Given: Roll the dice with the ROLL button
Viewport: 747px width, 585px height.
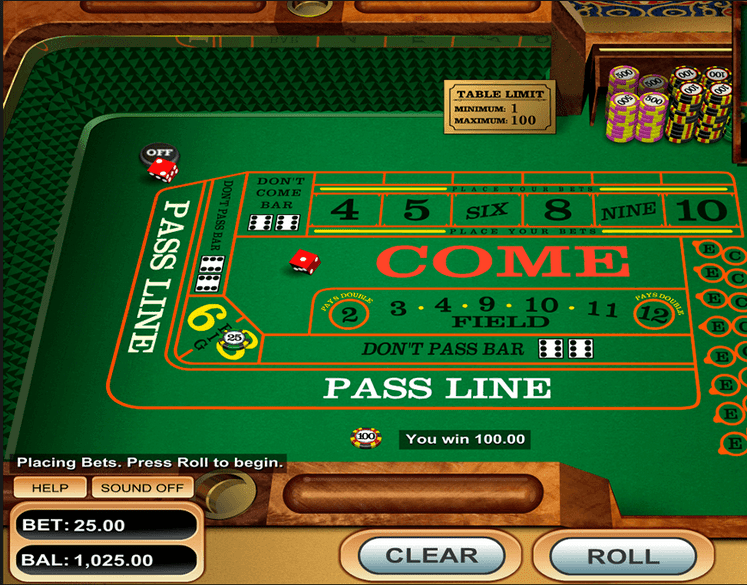Looking at the screenshot, I should coord(622,556).
